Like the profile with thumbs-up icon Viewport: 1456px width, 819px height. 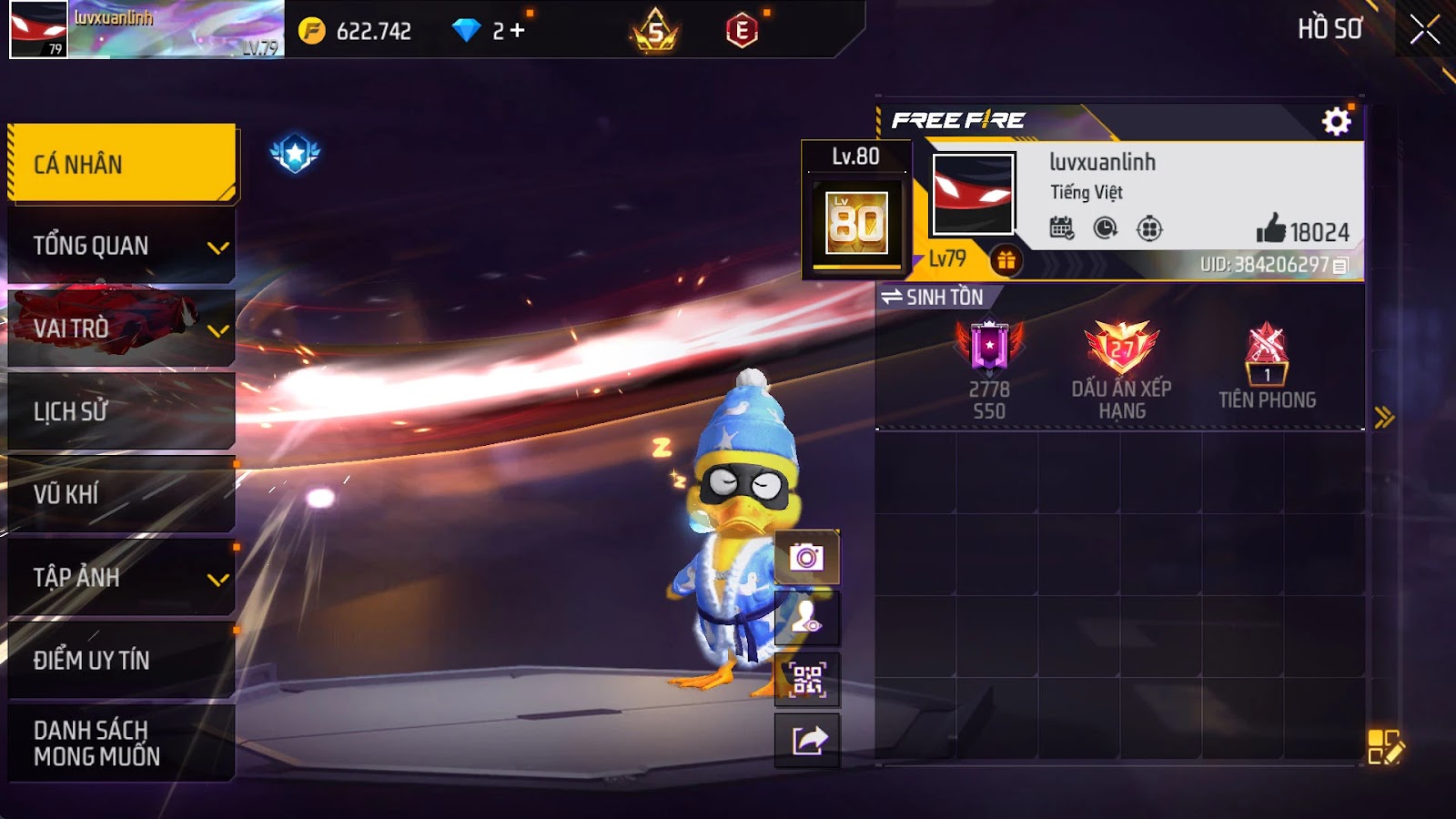coord(1270,229)
